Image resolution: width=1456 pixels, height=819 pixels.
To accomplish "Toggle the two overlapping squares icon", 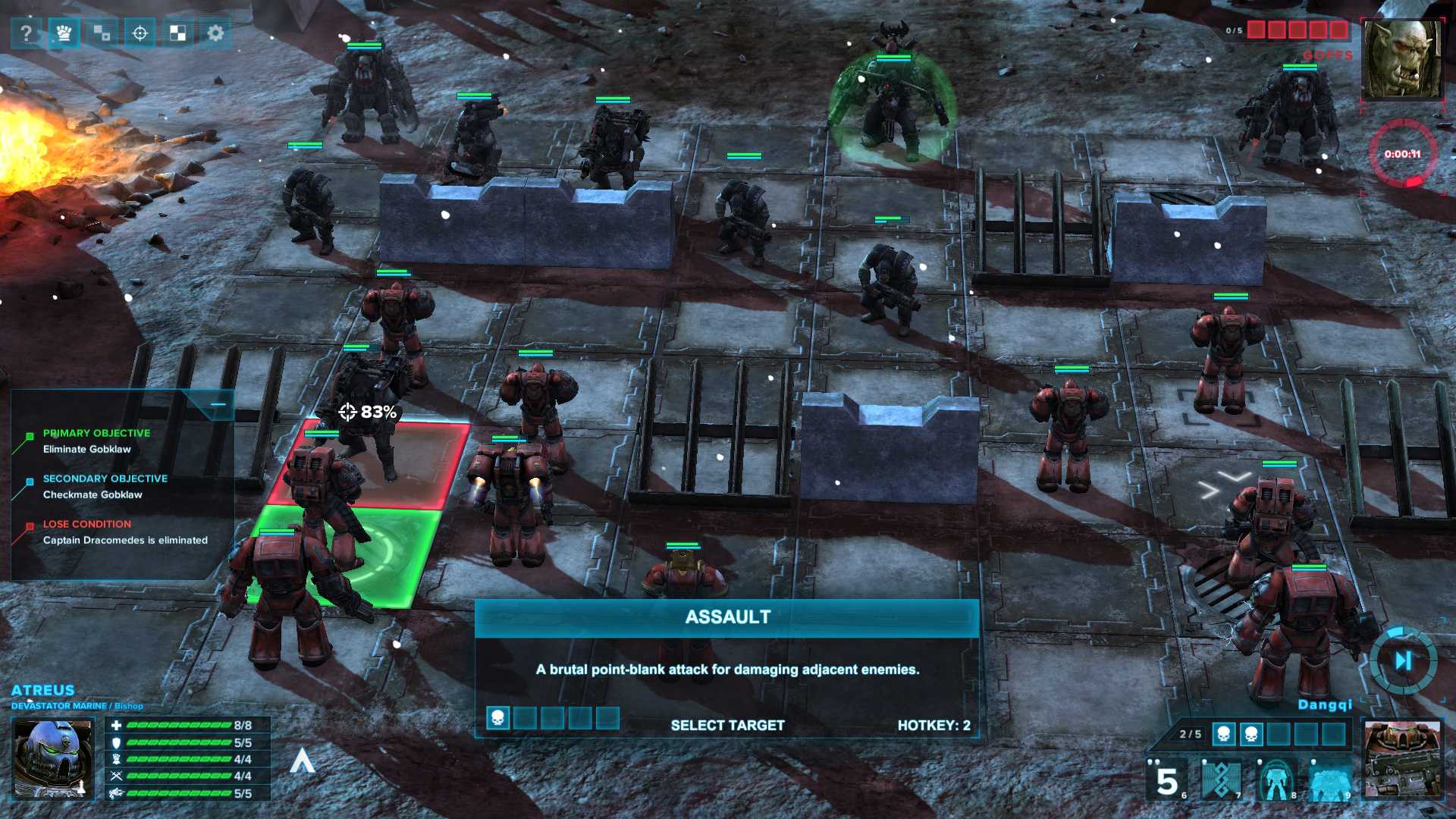I will coord(102,33).
